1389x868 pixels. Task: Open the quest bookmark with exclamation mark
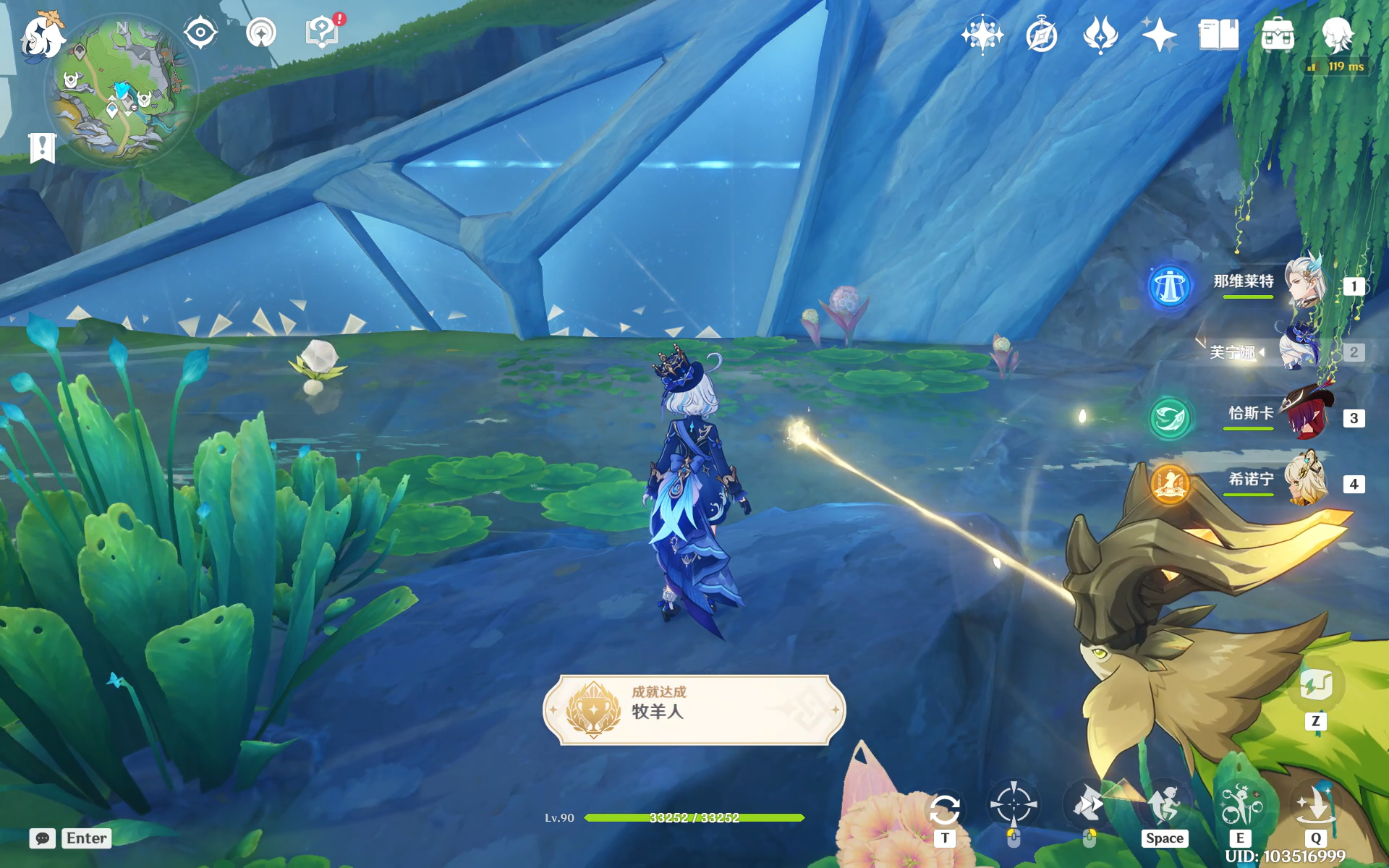coord(42,148)
